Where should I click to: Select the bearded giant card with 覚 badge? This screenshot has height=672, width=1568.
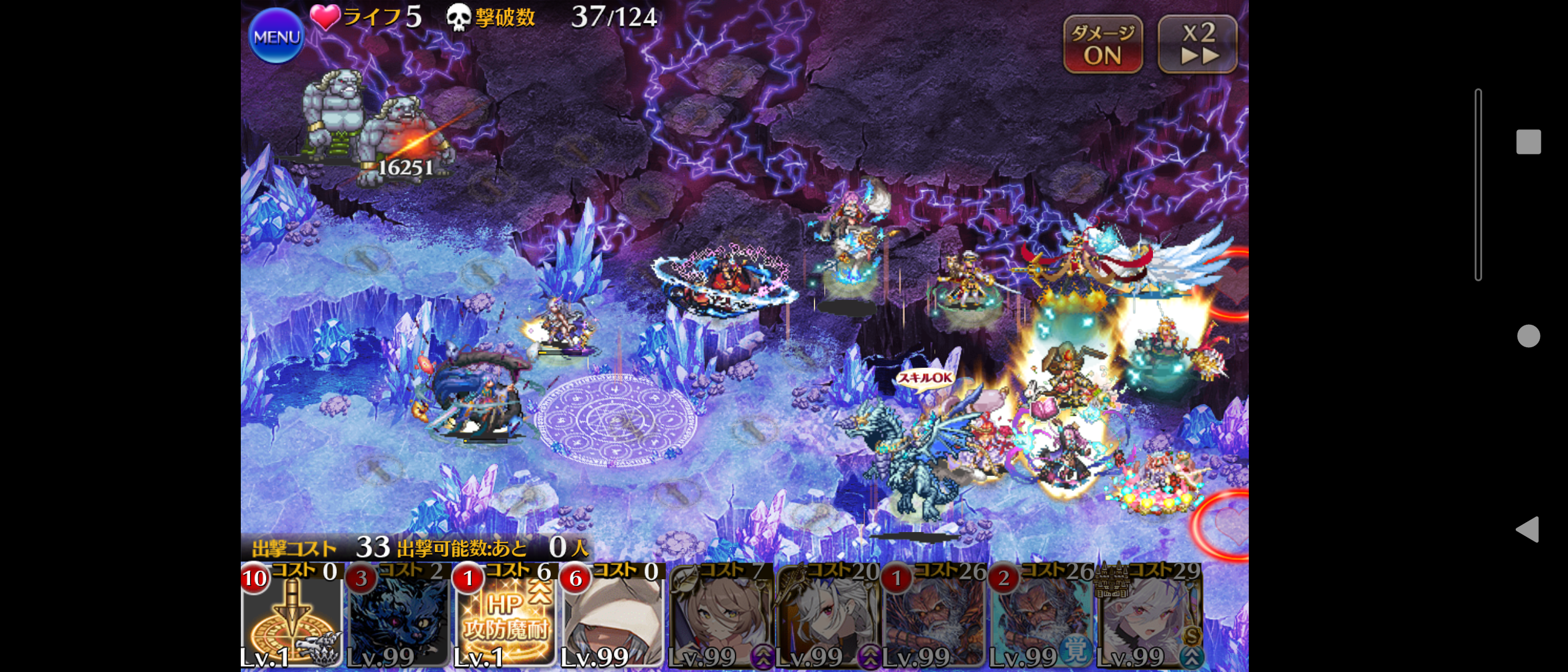tap(1040, 616)
